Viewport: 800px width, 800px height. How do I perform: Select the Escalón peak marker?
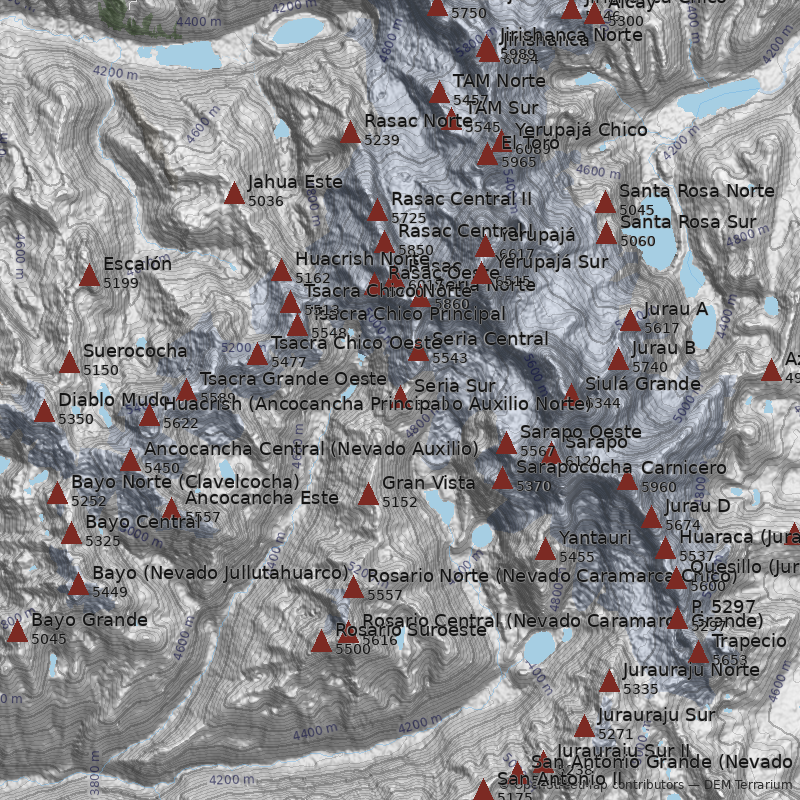[x=89, y=275]
